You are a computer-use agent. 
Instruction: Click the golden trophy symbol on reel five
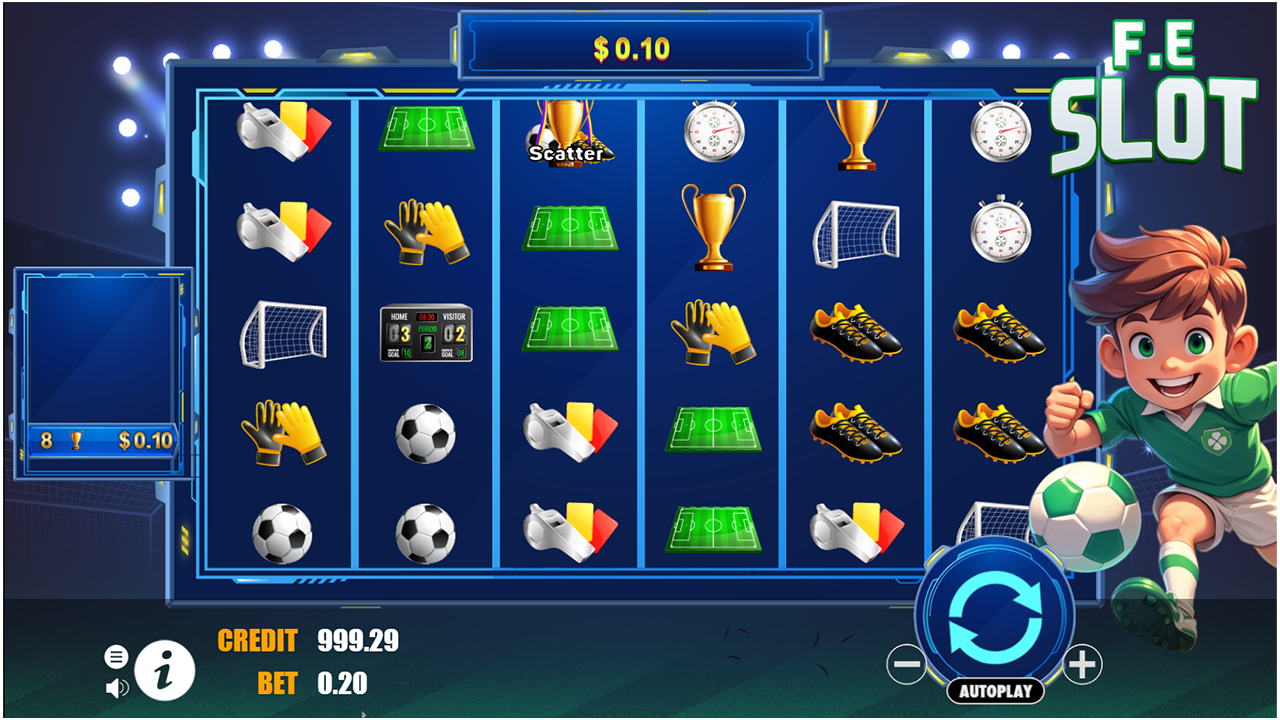tap(858, 130)
